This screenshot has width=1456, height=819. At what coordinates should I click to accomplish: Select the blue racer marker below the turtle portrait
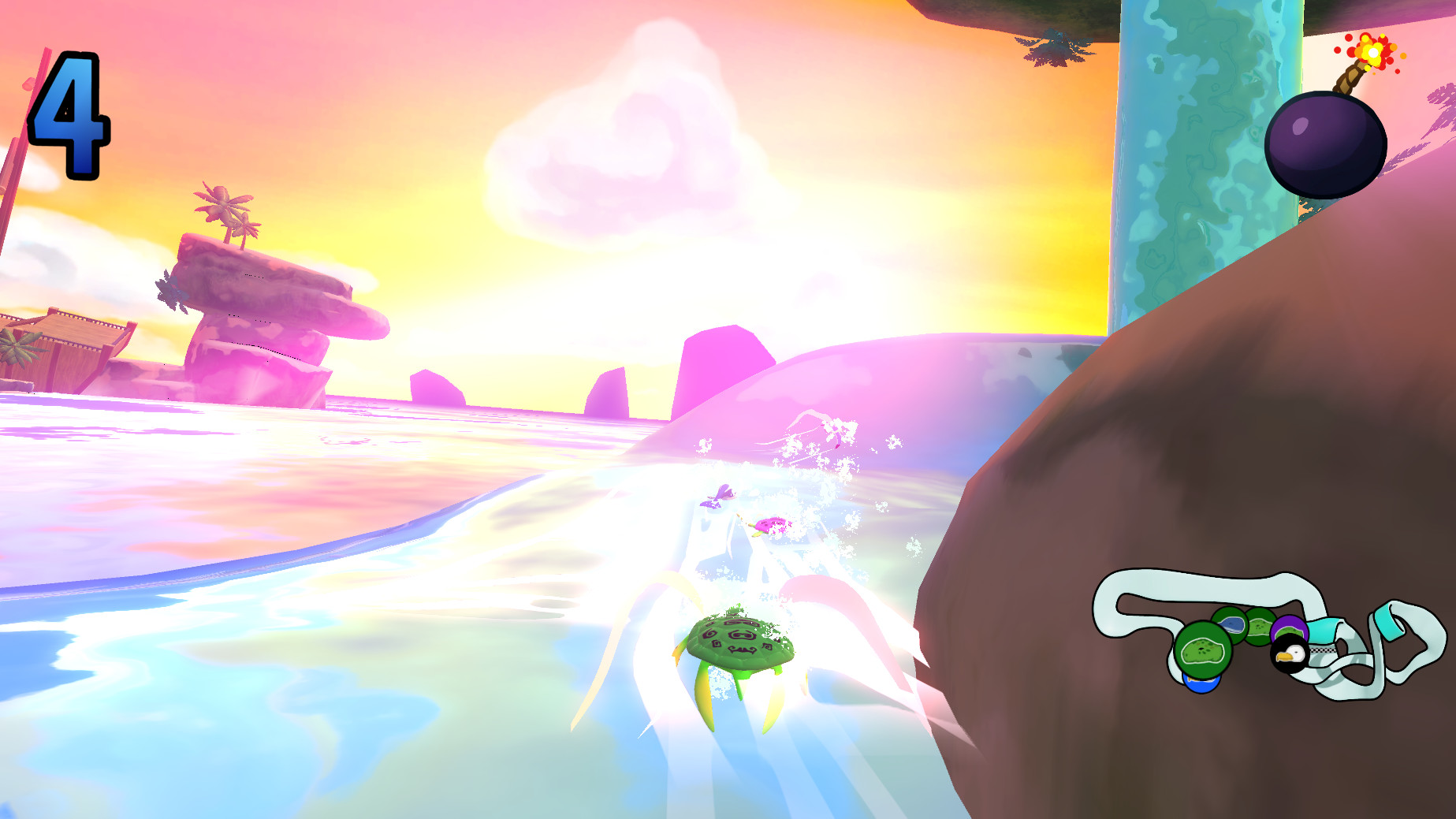pyautogui.click(x=1201, y=685)
